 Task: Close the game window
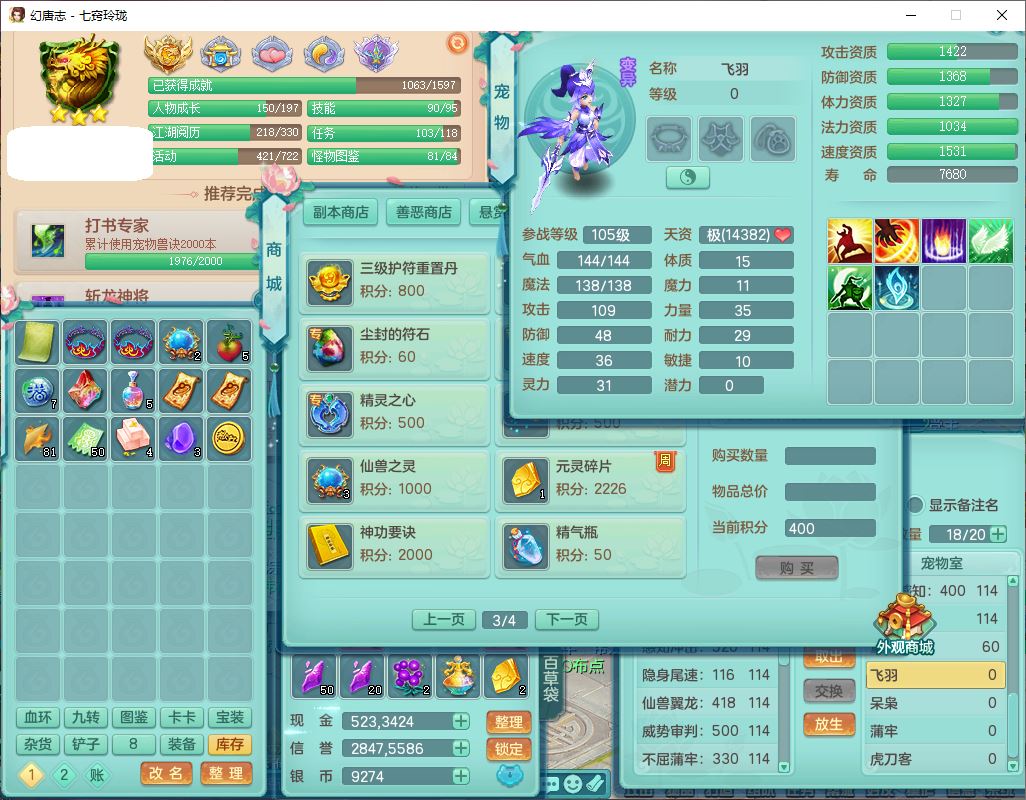1002,16
